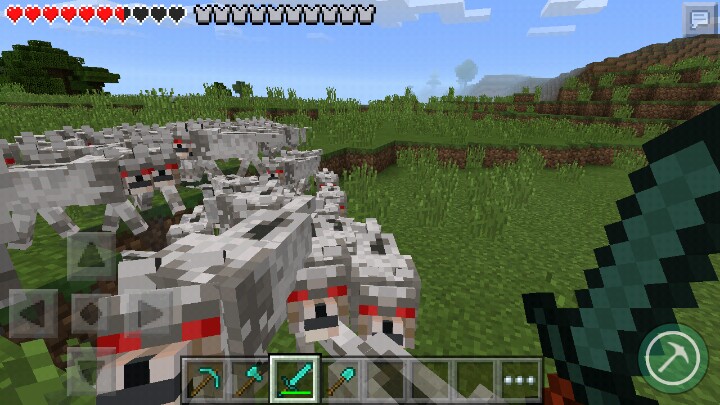Tap the left arrow movement button

coord(32,313)
